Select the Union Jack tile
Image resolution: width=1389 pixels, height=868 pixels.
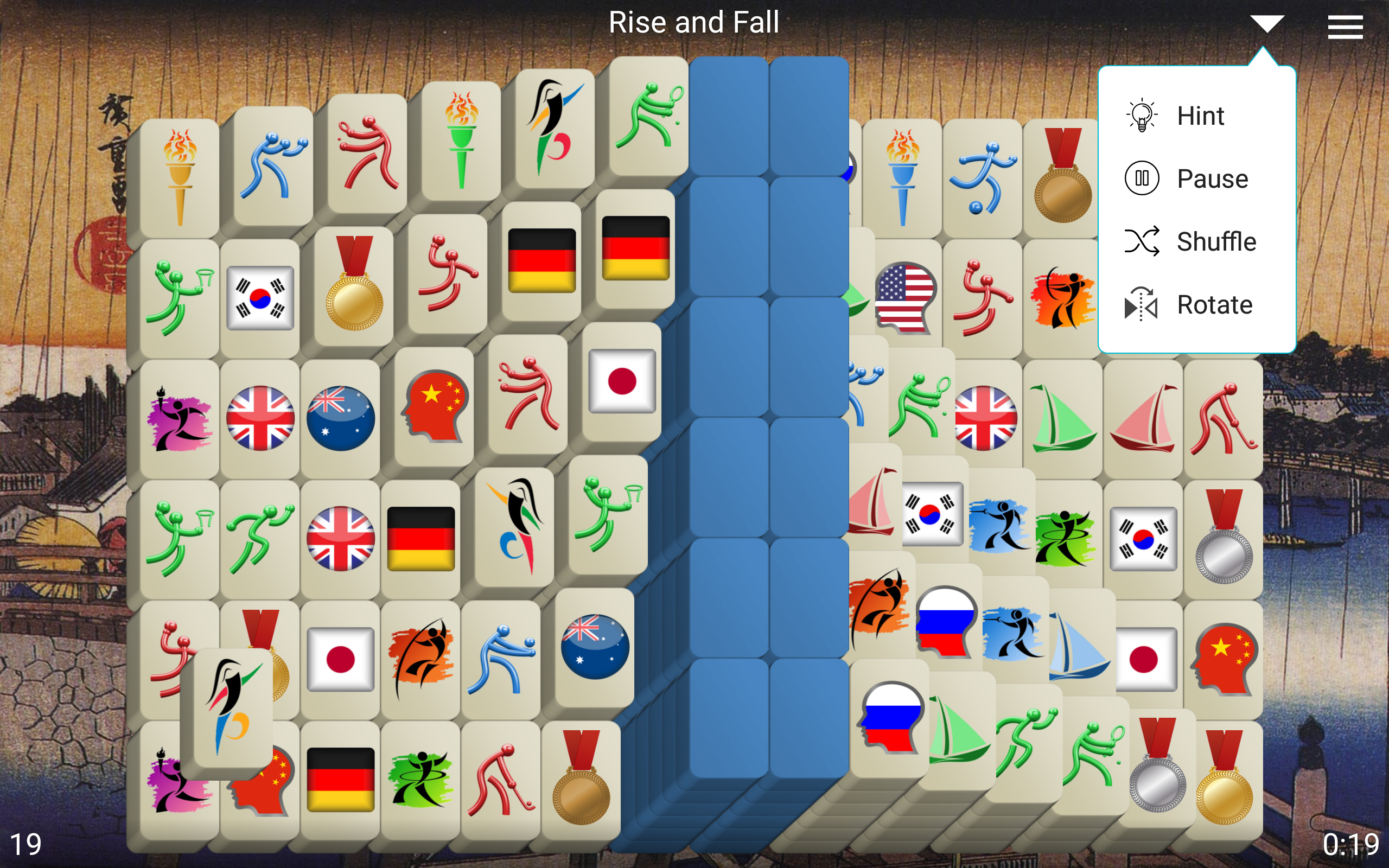[x=260, y=419]
